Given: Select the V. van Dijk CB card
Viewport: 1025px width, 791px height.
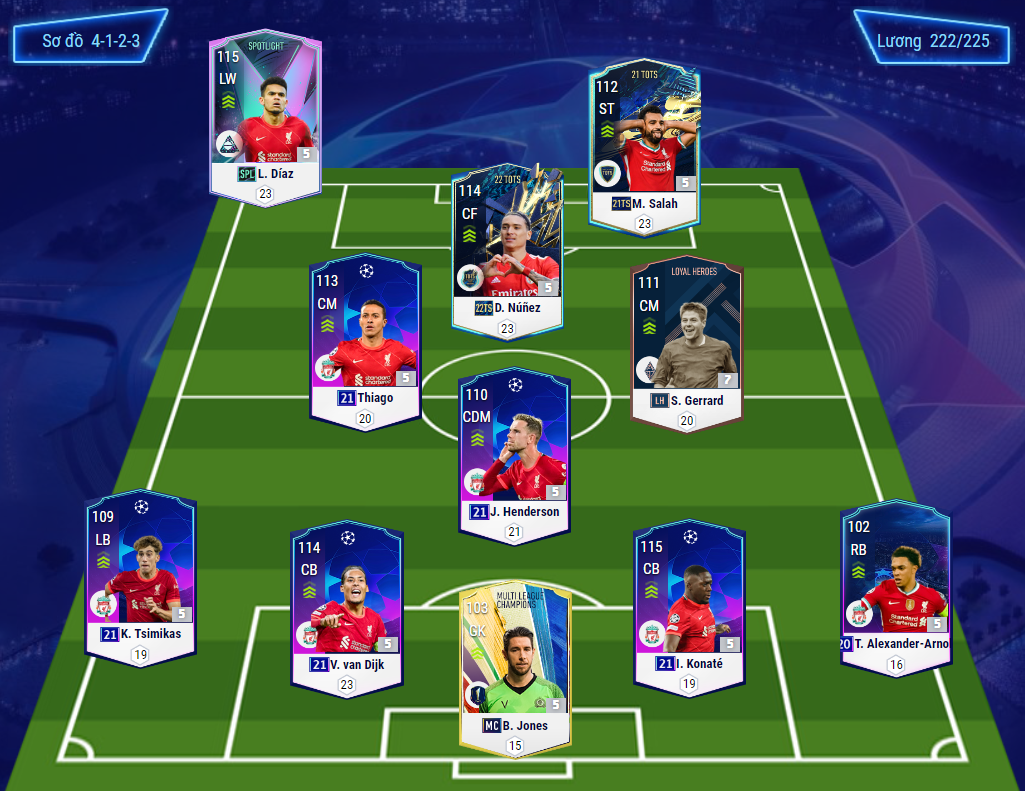Looking at the screenshot, I should (x=347, y=600).
